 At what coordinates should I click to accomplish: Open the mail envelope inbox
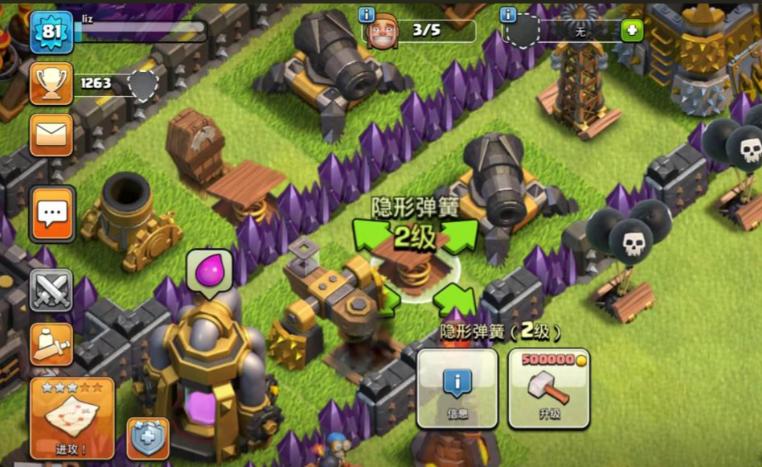51,134
